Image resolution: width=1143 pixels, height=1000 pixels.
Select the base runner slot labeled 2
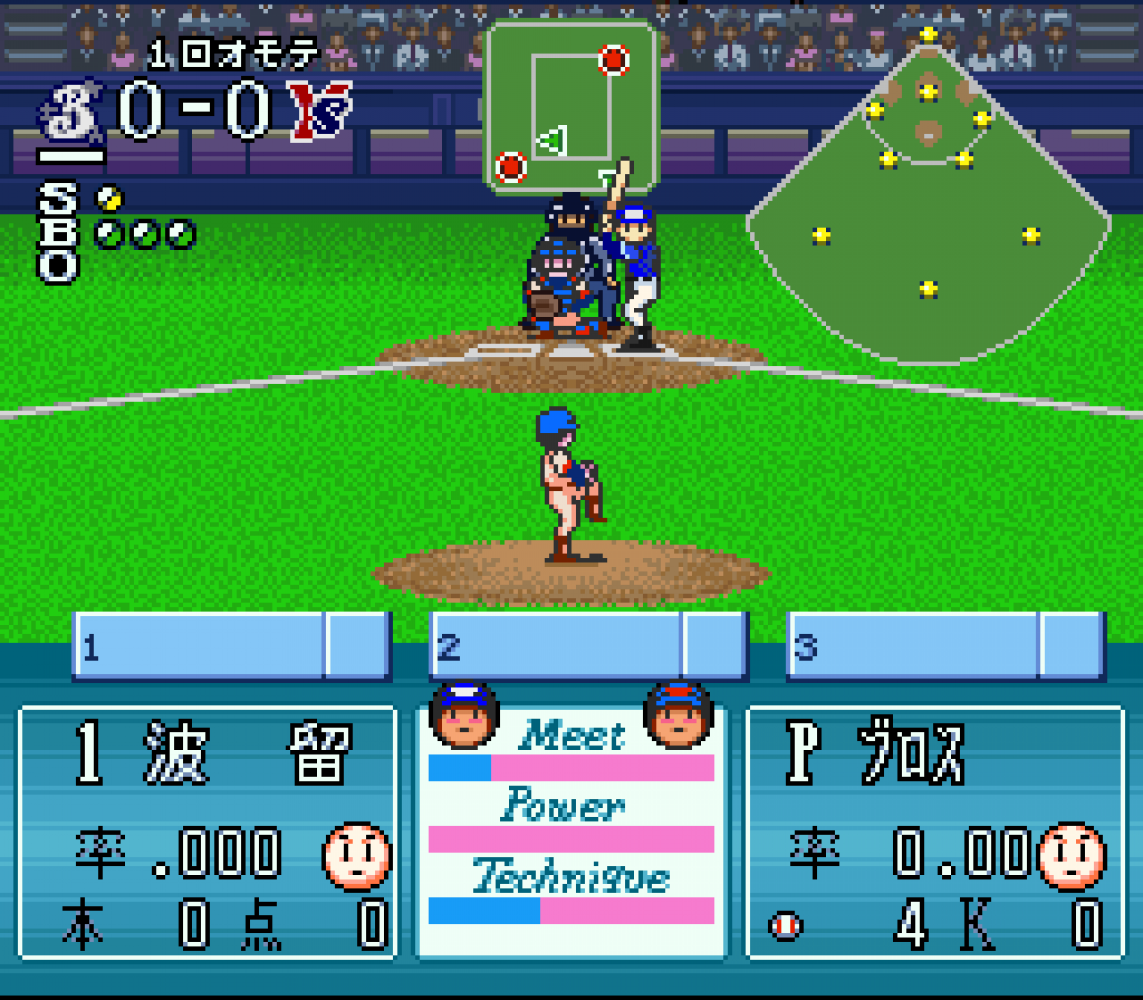point(589,646)
